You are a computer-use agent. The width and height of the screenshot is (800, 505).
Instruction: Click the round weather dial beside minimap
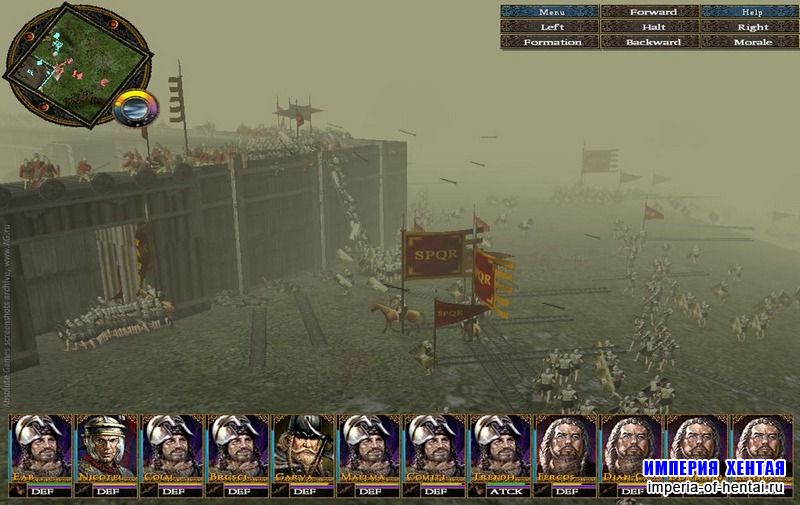(136, 107)
